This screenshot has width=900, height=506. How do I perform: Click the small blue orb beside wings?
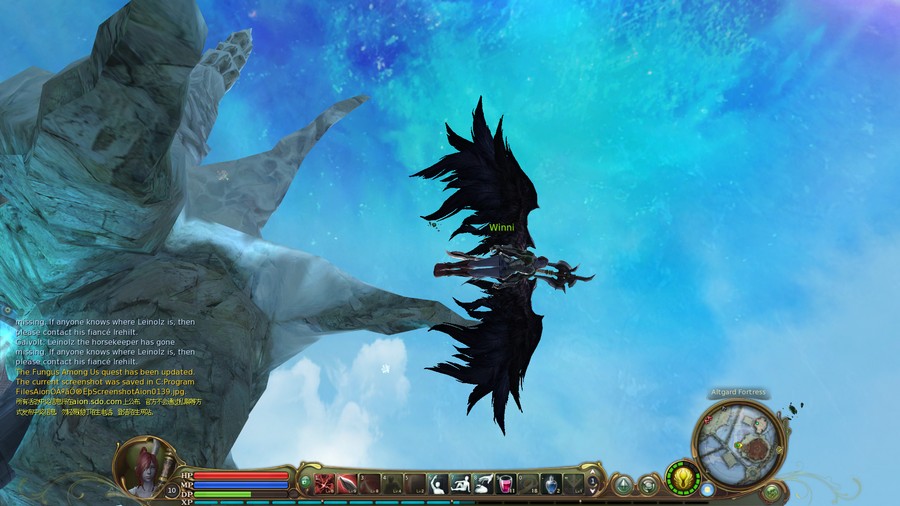pos(708,489)
